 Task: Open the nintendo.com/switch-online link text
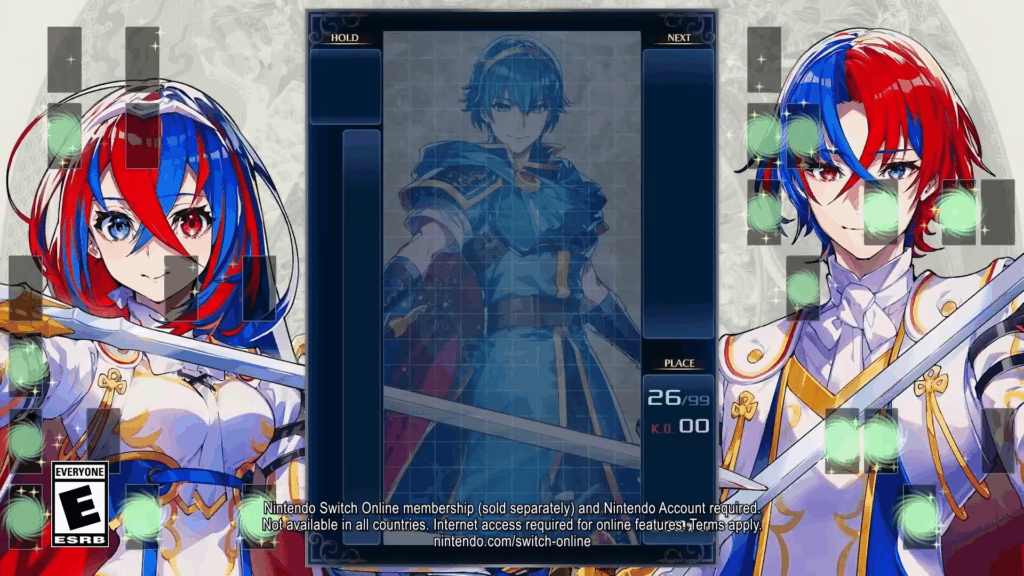point(511,541)
